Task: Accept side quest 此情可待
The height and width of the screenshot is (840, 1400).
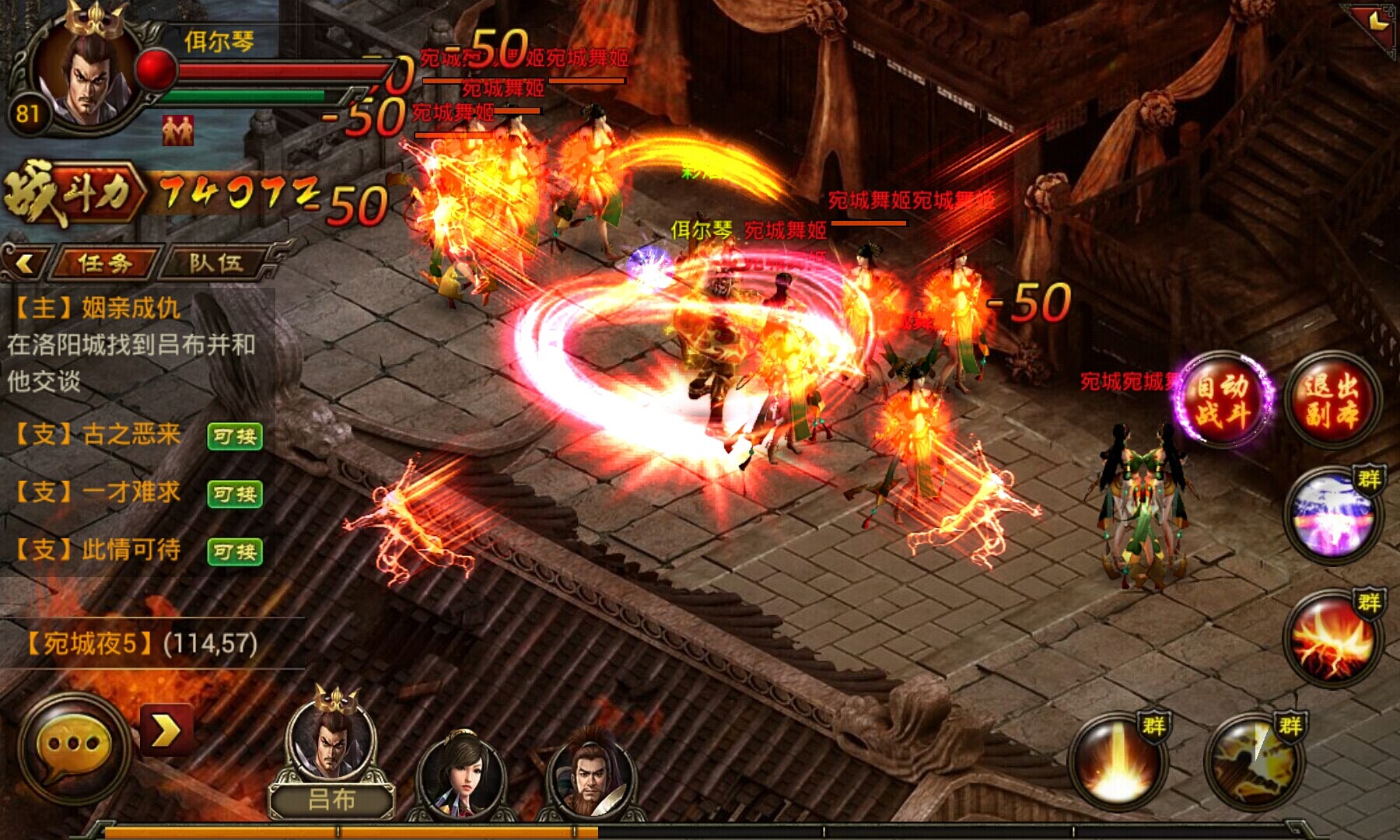Action: pyautogui.click(x=235, y=551)
